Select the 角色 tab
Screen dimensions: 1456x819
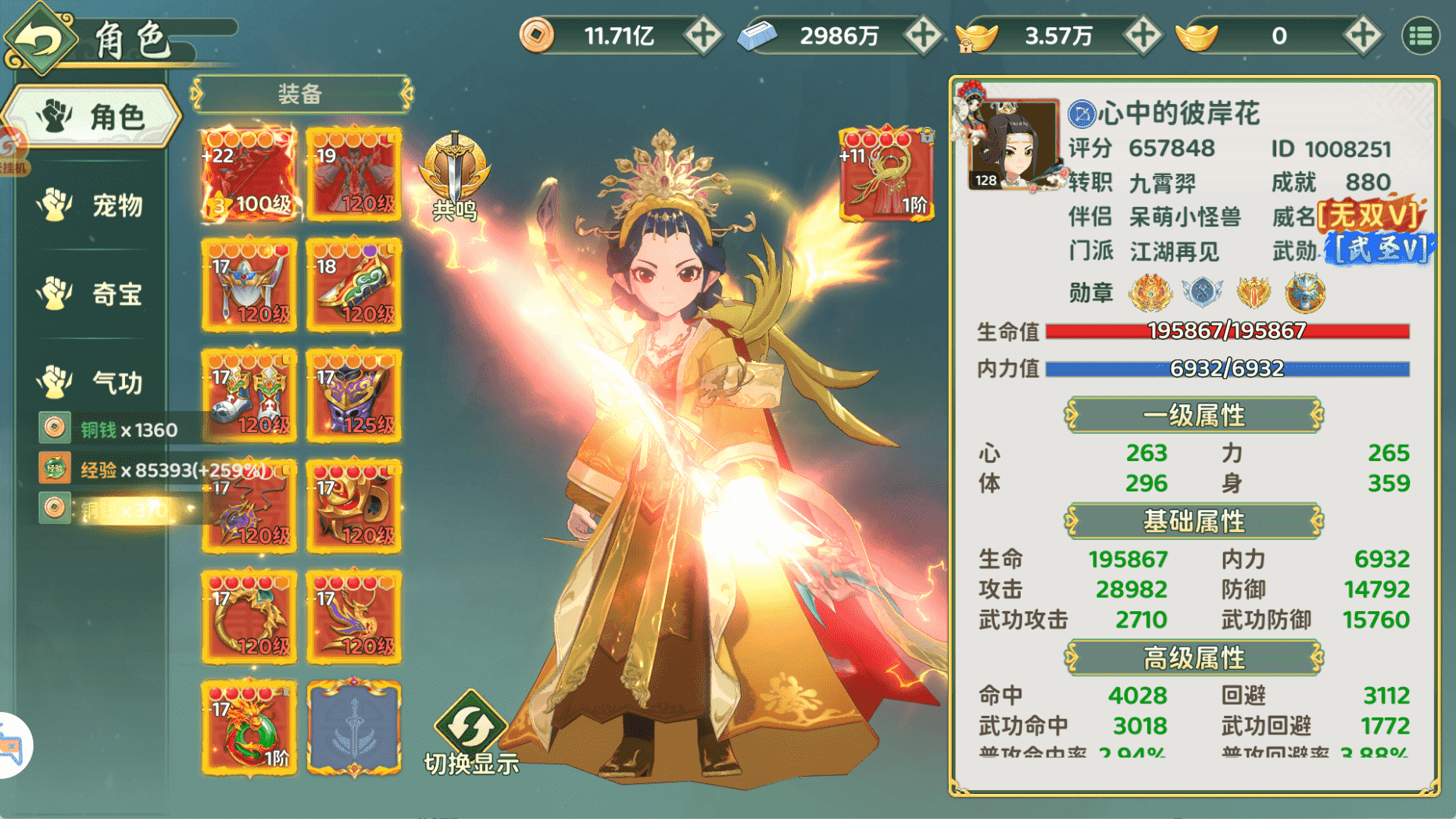(91, 117)
